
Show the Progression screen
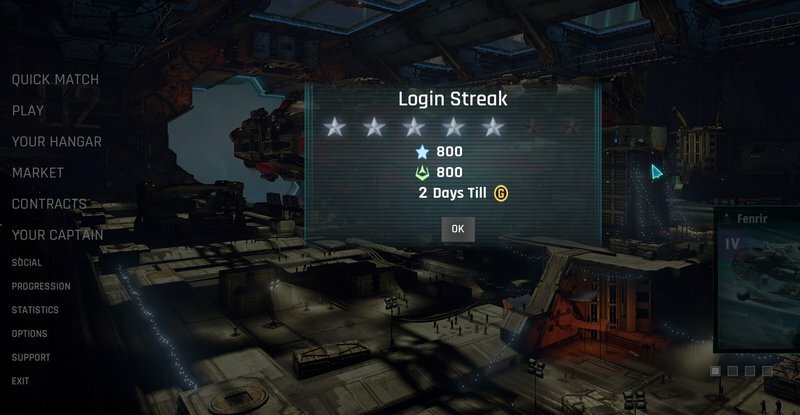click(x=41, y=286)
